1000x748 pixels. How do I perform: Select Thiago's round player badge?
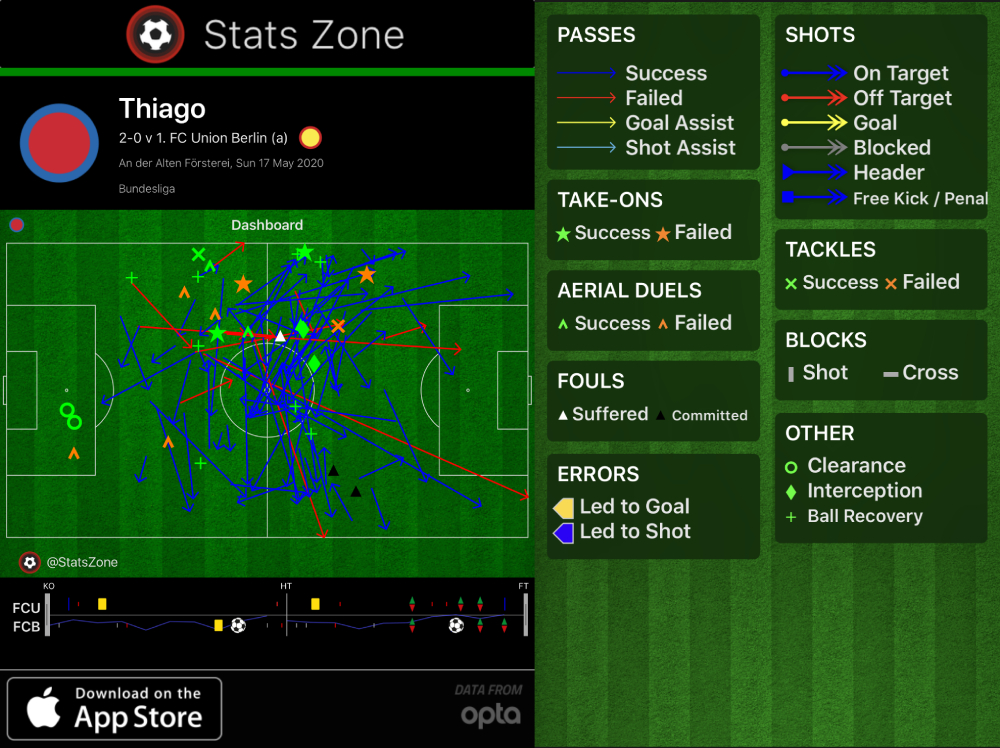[60, 143]
